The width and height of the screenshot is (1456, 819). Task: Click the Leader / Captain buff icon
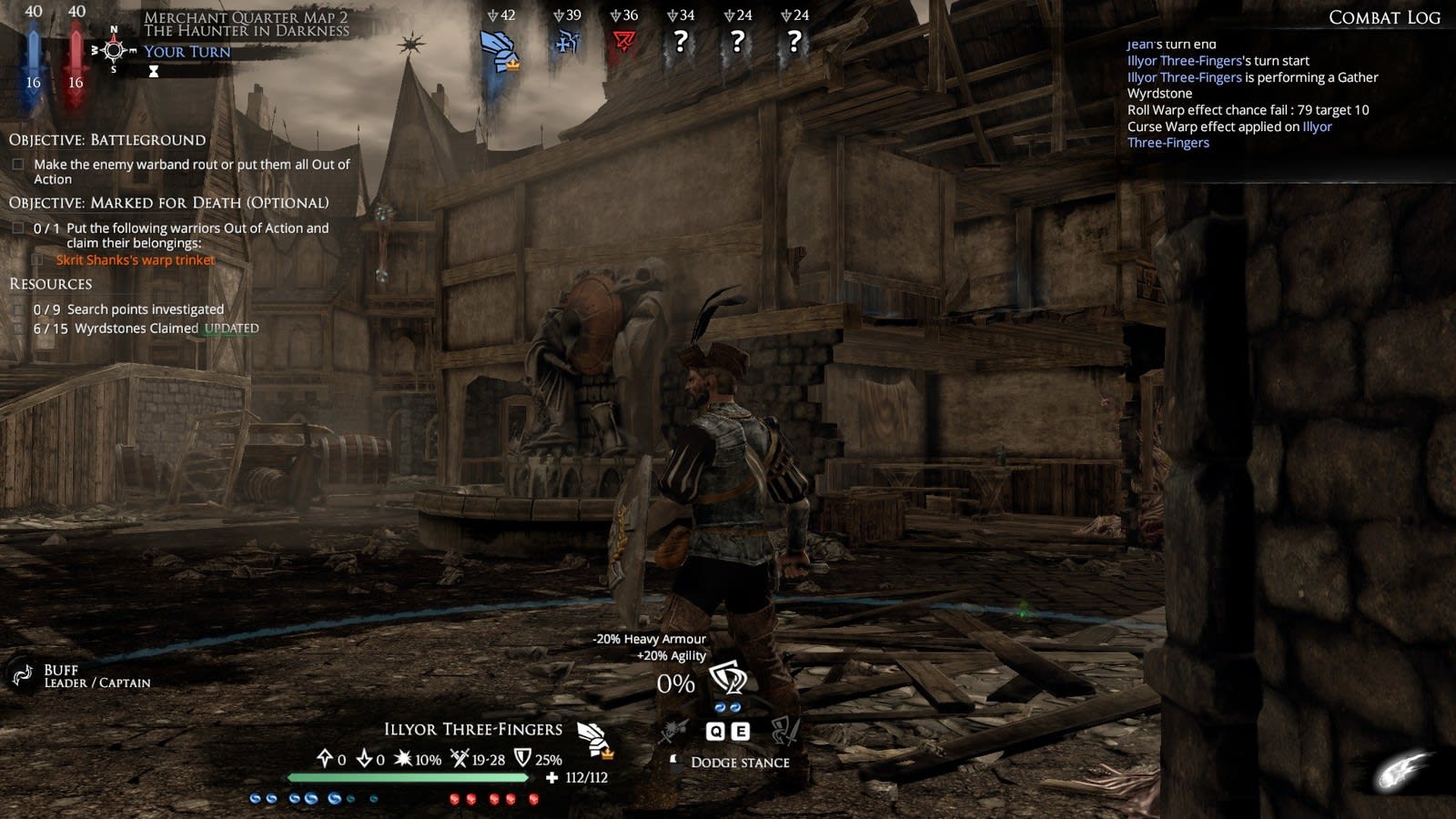[22, 675]
